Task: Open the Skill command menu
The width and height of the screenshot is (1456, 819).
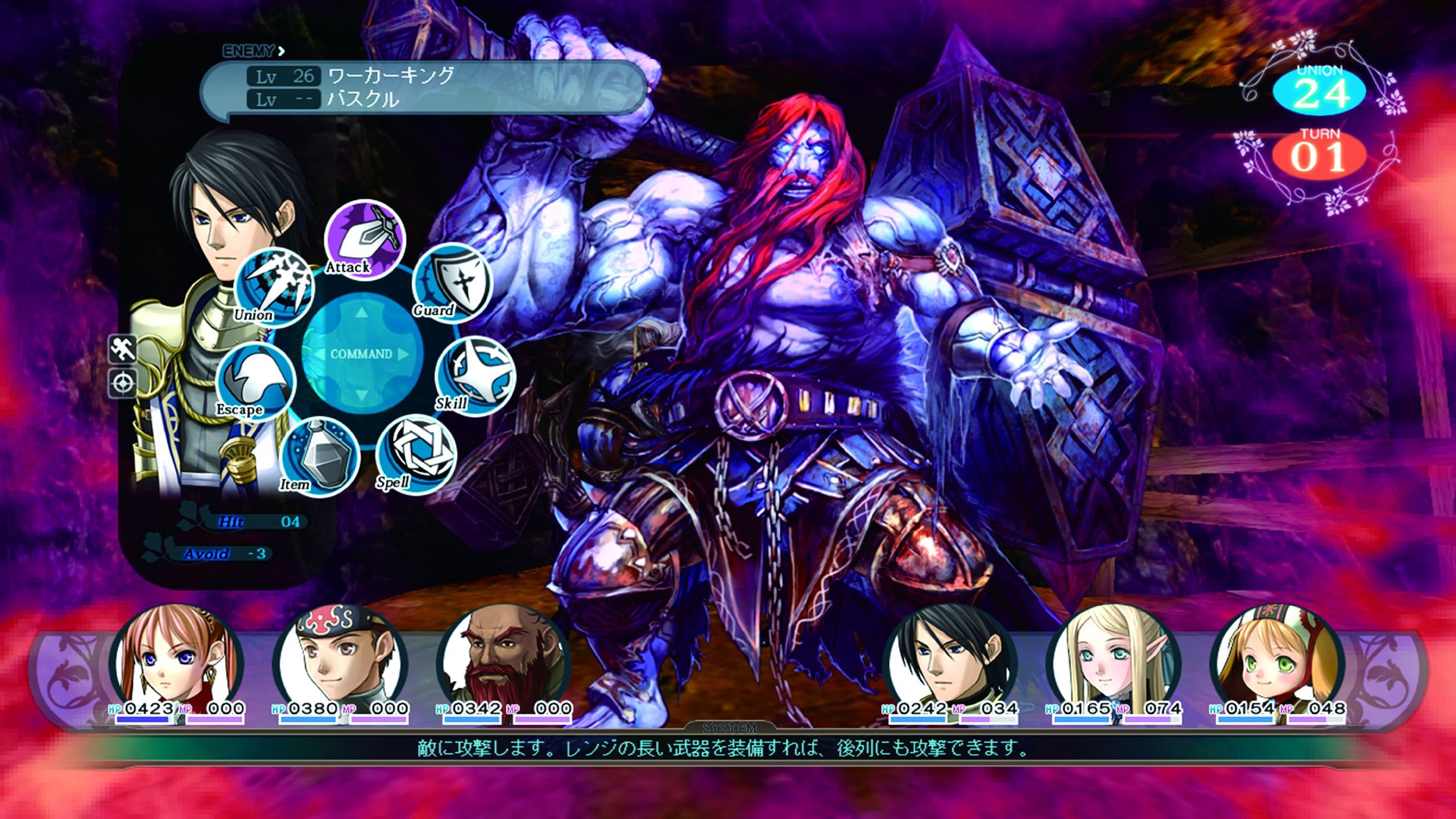Action: pos(475,377)
